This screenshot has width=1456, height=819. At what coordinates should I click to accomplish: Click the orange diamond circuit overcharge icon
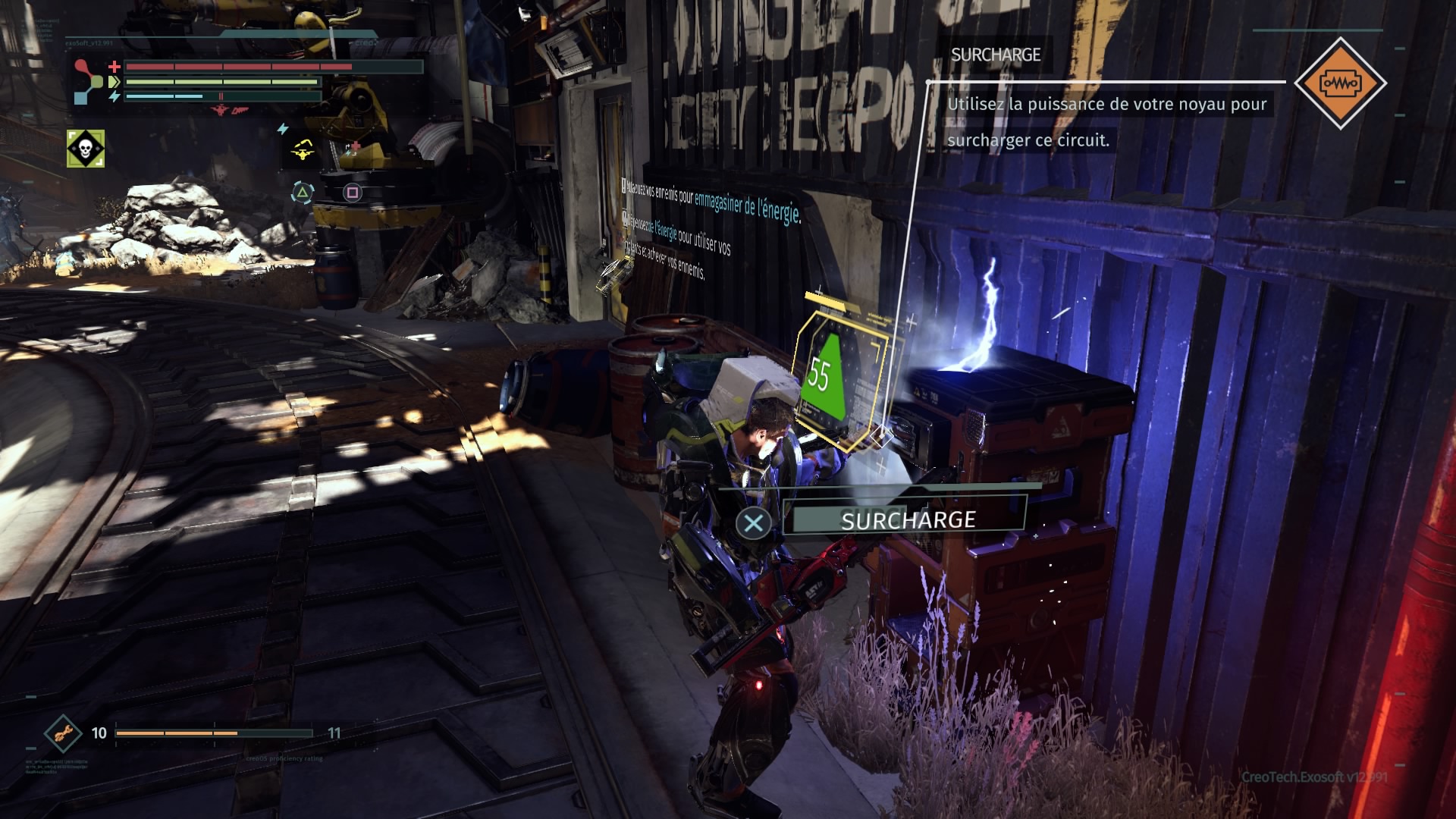[1340, 83]
